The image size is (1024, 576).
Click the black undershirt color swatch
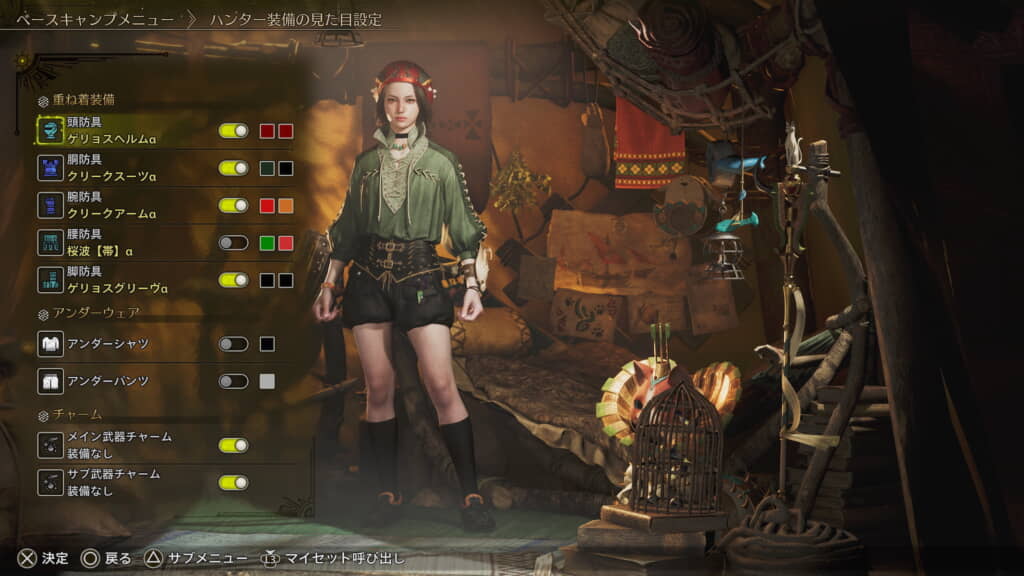pos(267,344)
